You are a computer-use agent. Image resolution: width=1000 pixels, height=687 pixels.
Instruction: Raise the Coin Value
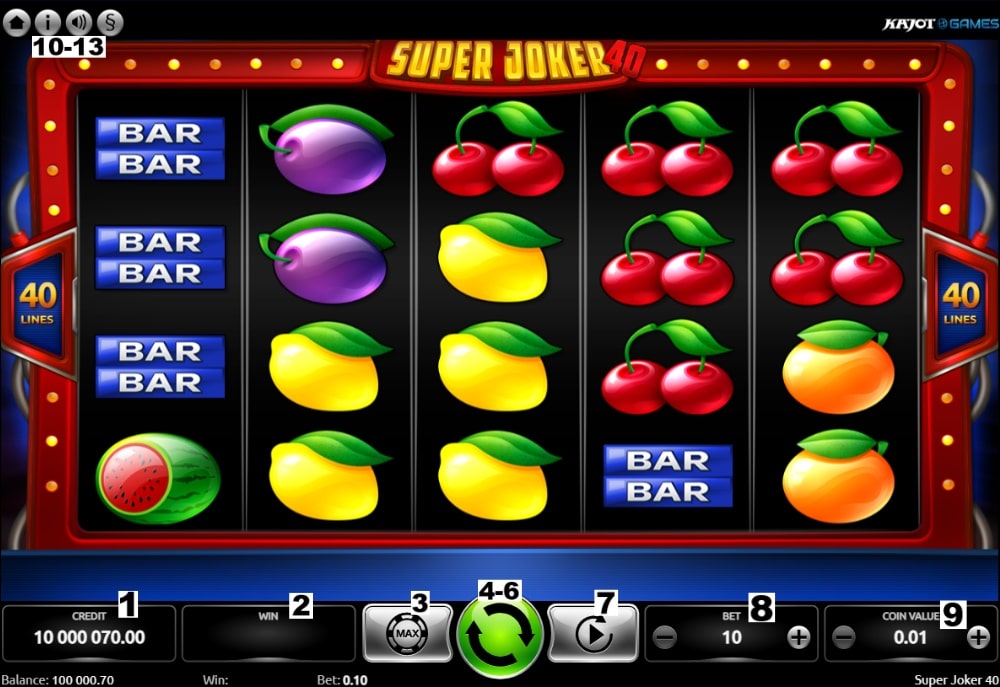click(x=978, y=637)
